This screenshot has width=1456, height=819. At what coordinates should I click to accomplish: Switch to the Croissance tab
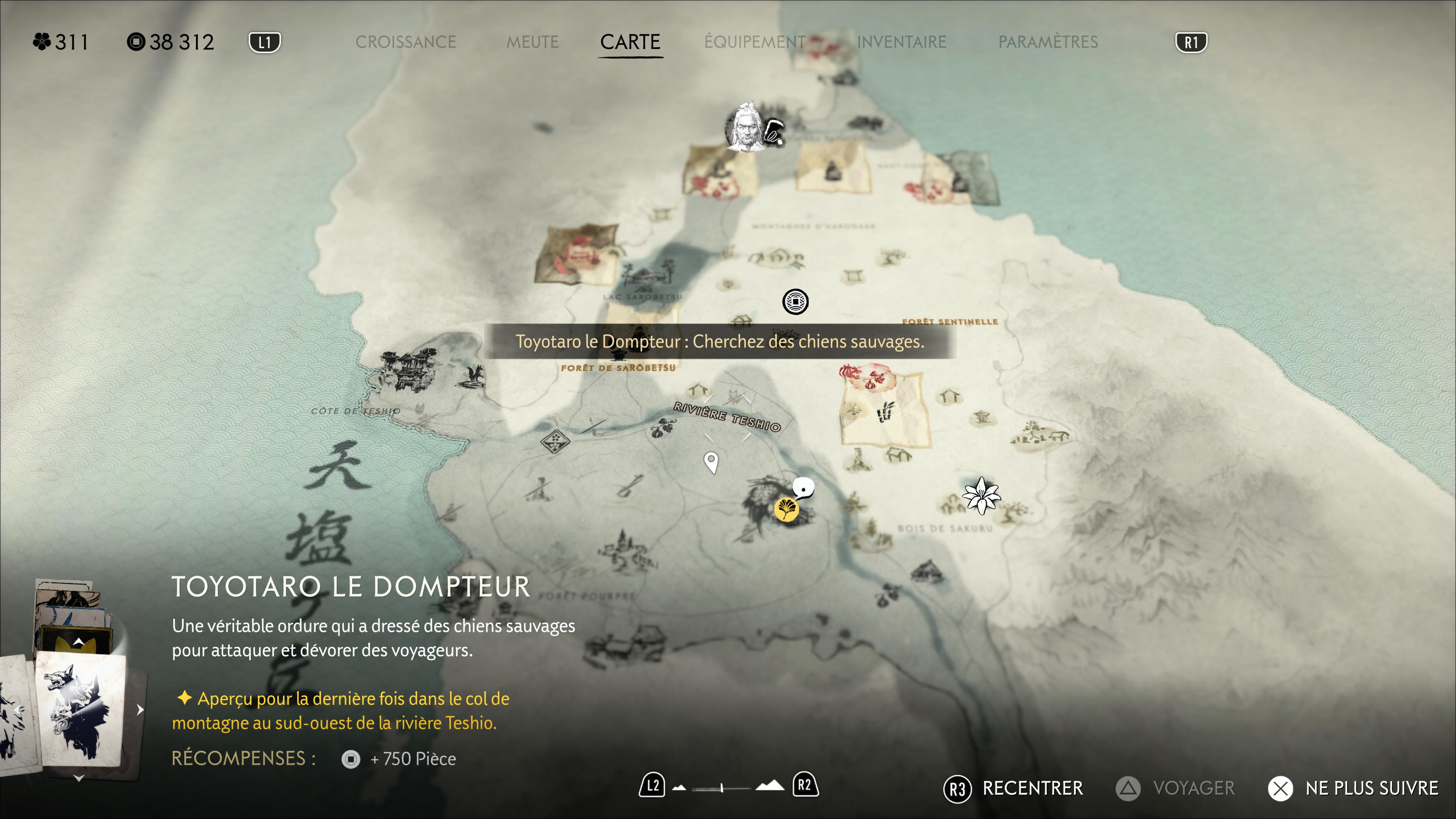tap(405, 42)
